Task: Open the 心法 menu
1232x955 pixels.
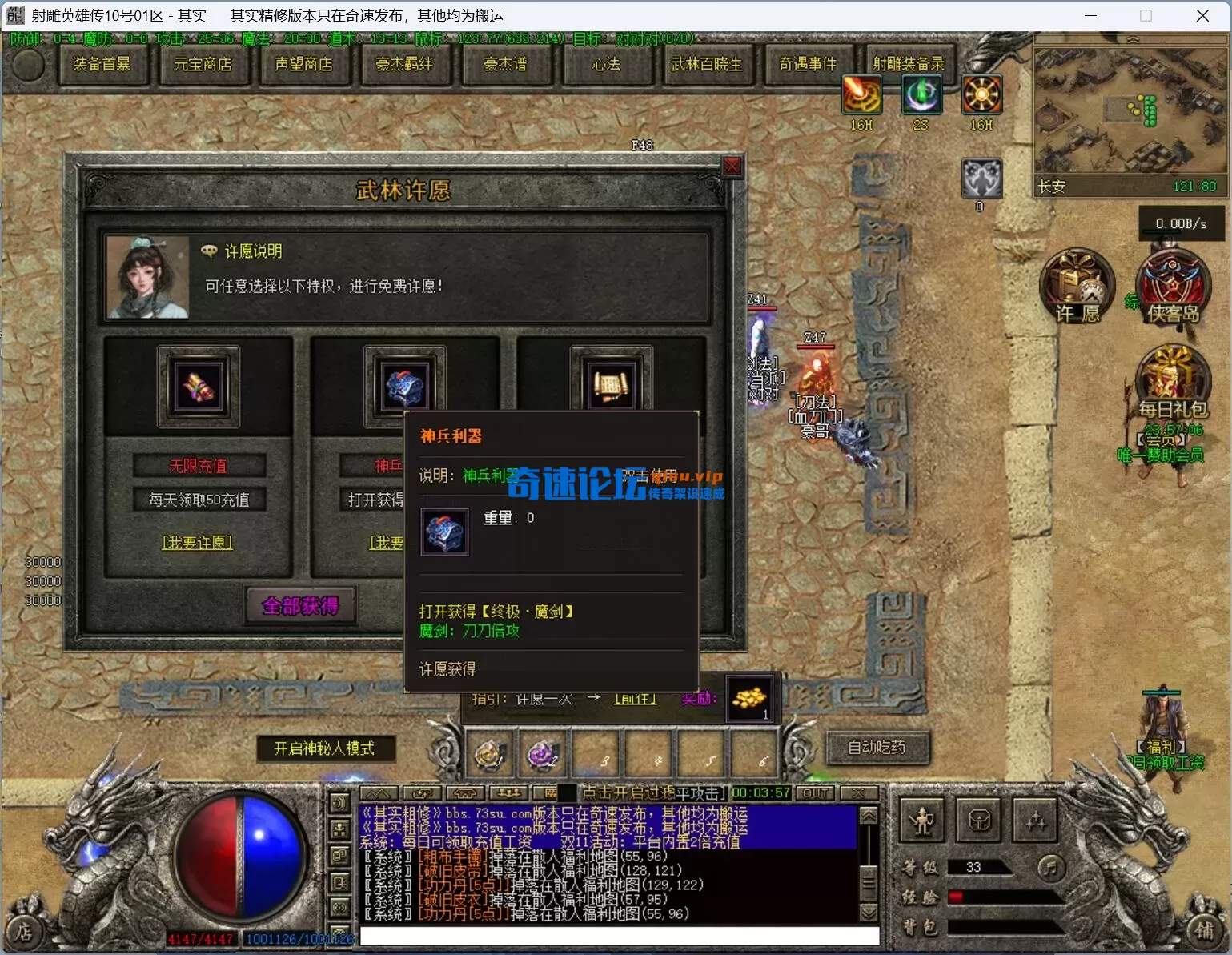Action: (606, 64)
